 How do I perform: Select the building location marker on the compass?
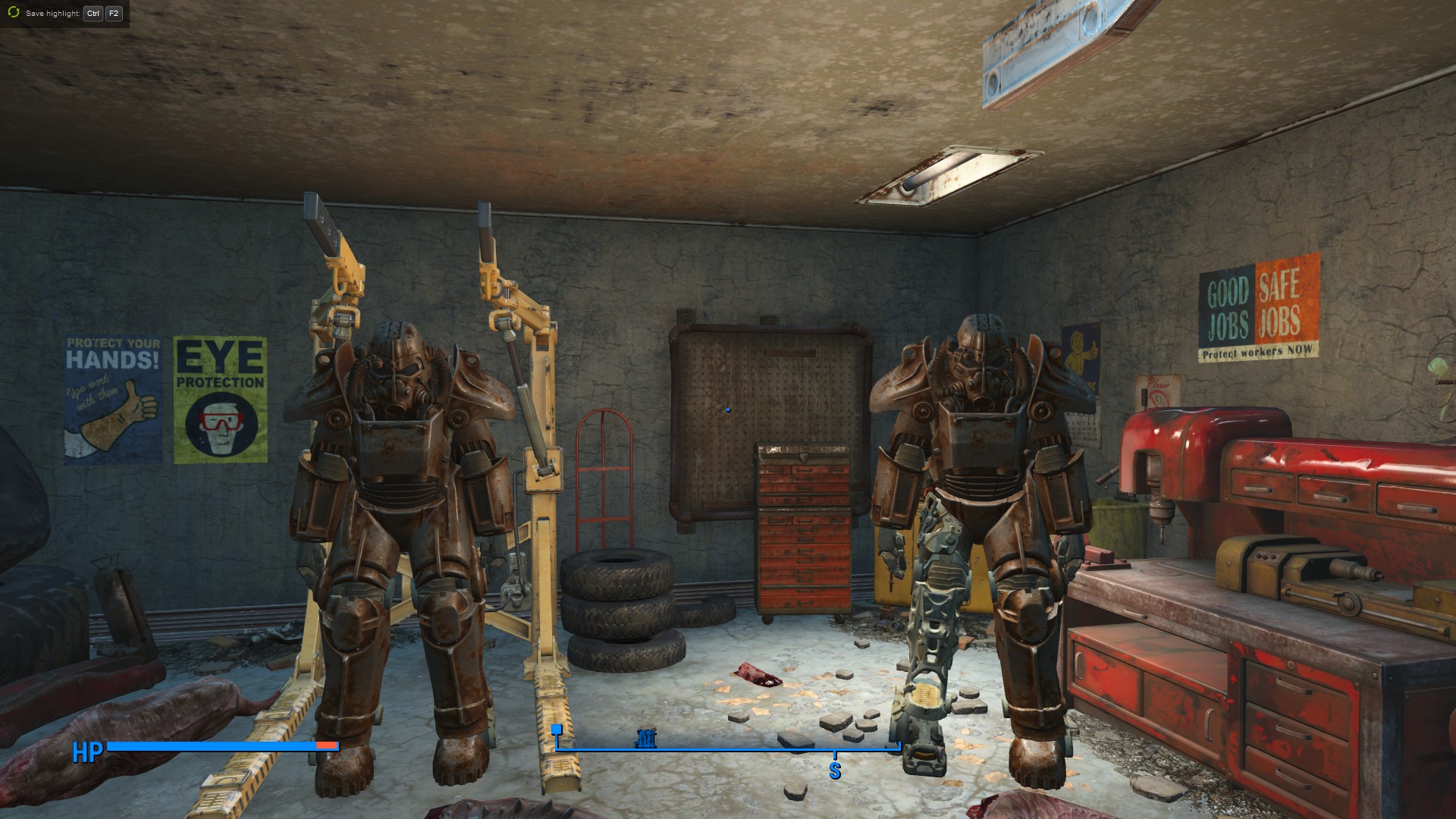pos(645,738)
